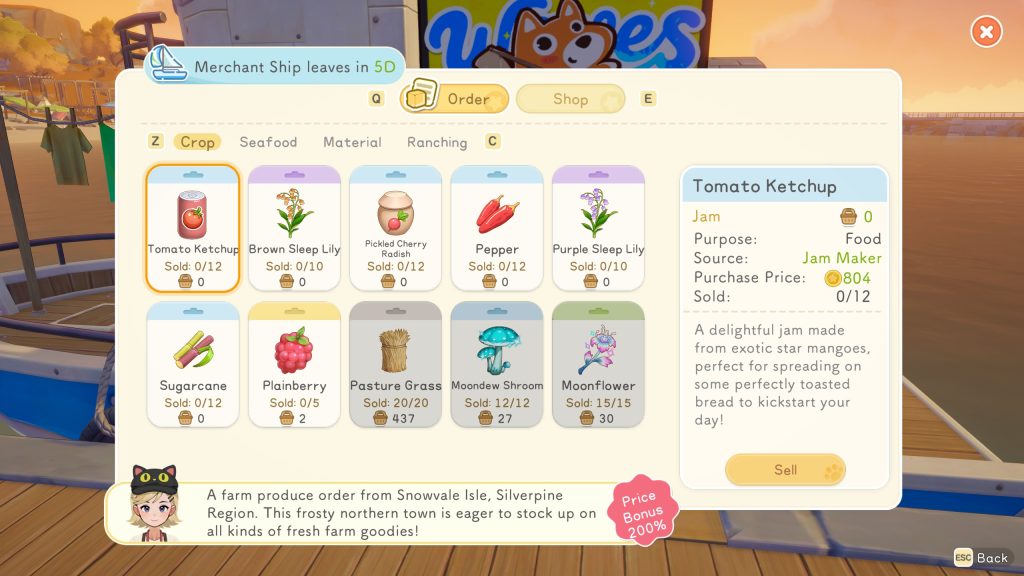Sell the Tomato Ketchup
The height and width of the screenshot is (576, 1024).
click(x=785, y=469)
